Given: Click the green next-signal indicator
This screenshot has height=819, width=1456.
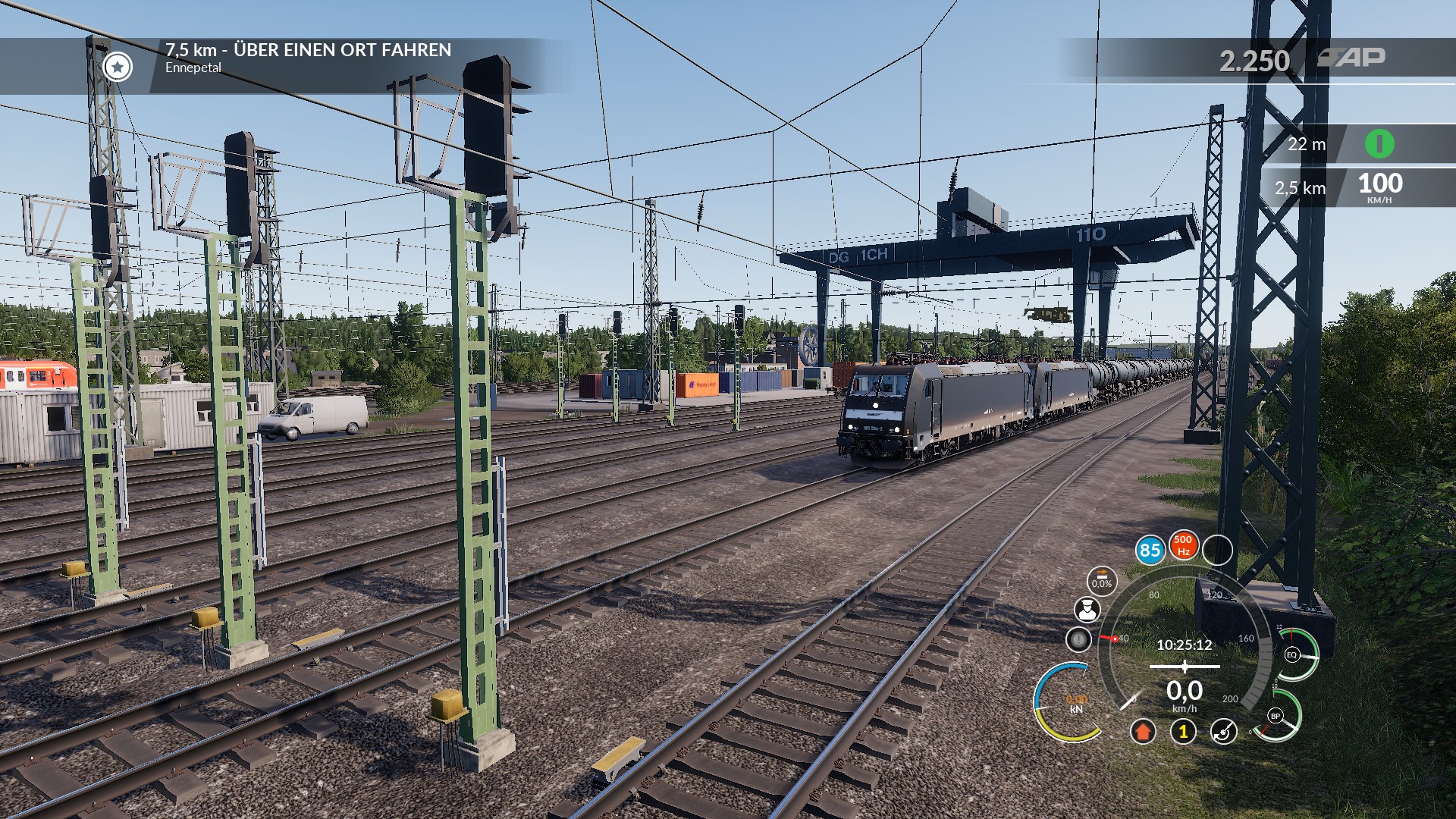Looking at the screenshot, I should click(x=1379, y=143).
